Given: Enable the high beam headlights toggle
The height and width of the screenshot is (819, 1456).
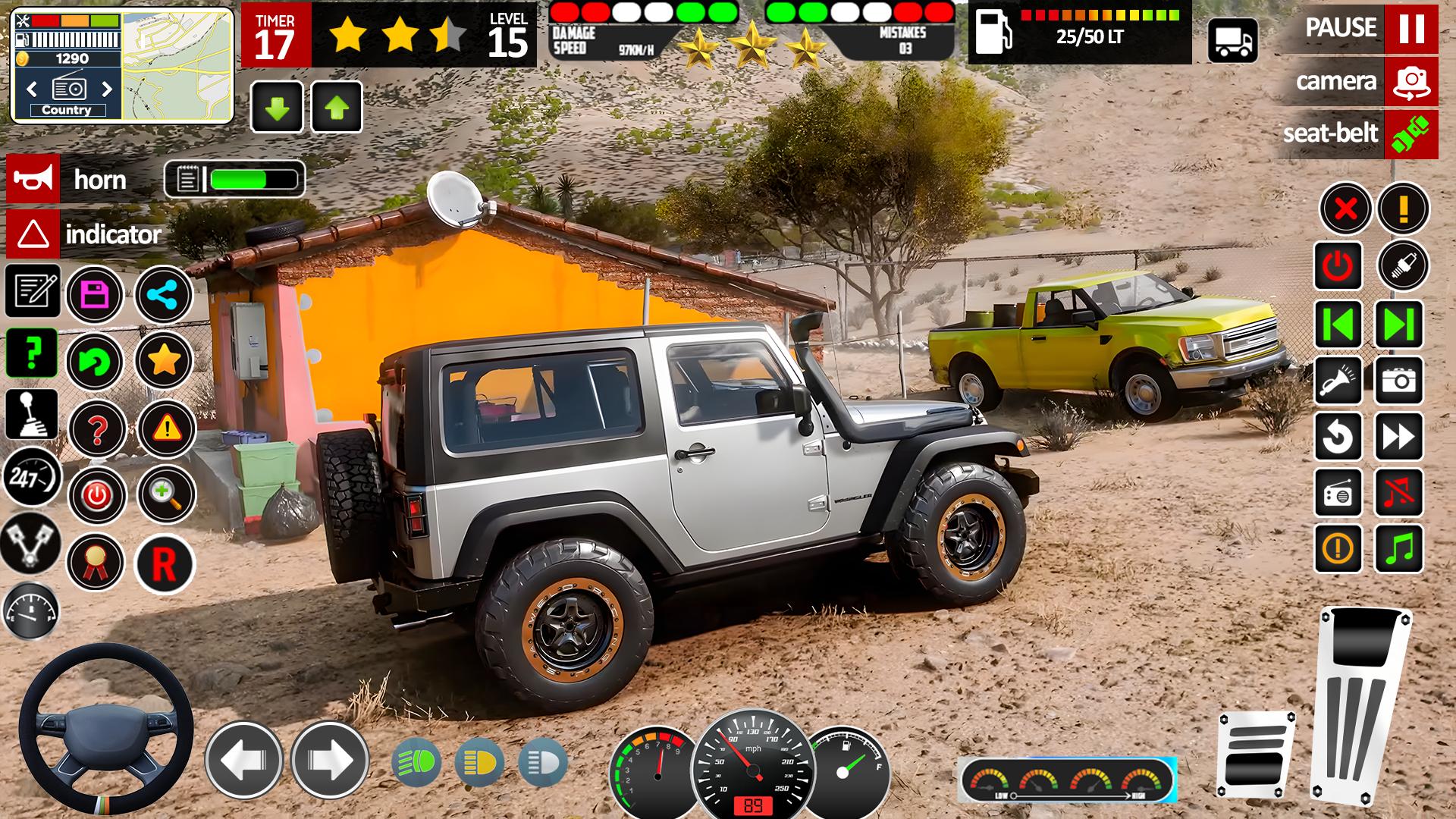Looking at the screenshot, I should [543, 761].
